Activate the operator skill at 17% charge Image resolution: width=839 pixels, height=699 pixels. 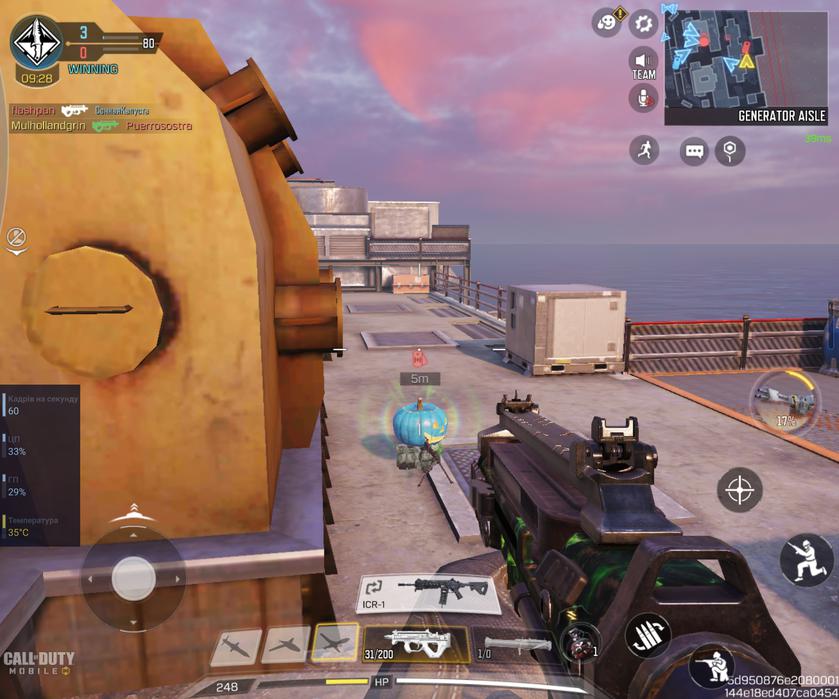[x=785, y=400]
